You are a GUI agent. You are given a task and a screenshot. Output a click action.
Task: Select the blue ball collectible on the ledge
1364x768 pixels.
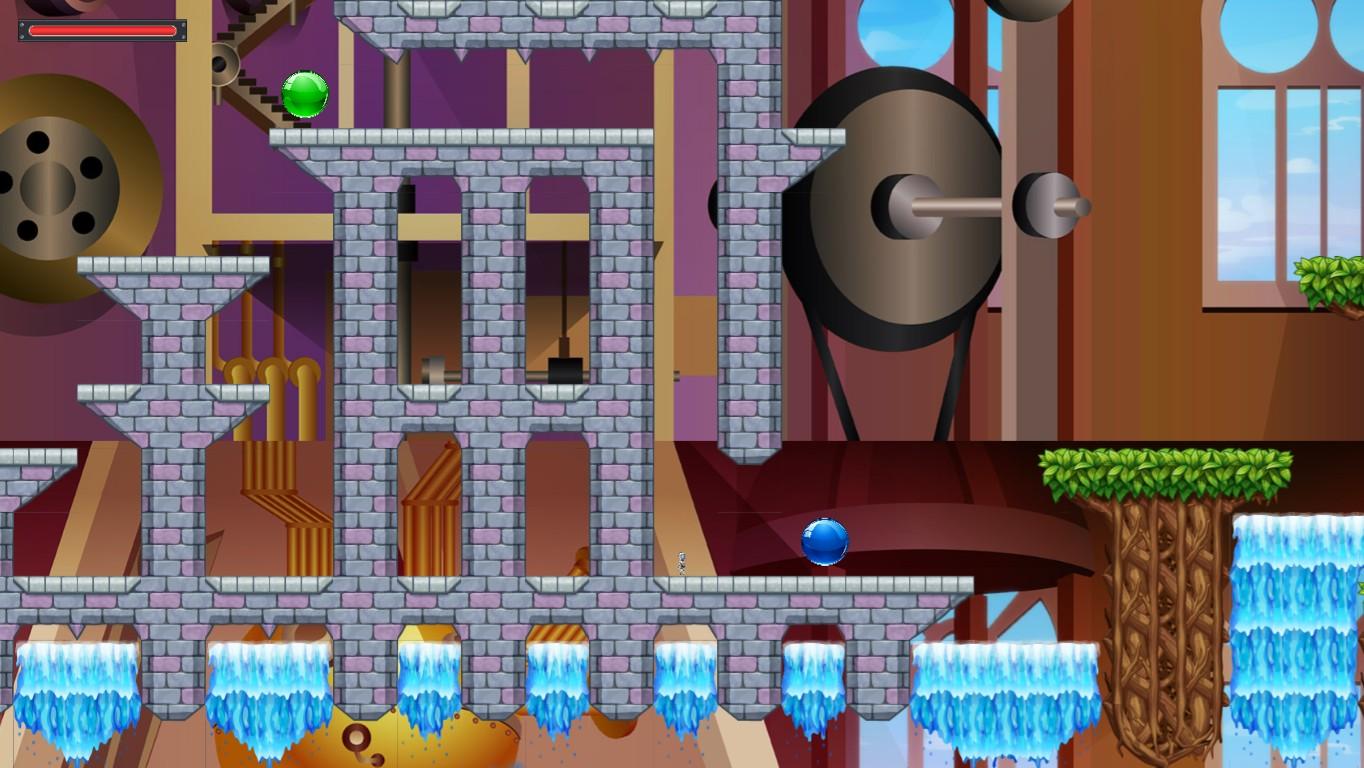(823, 543)
